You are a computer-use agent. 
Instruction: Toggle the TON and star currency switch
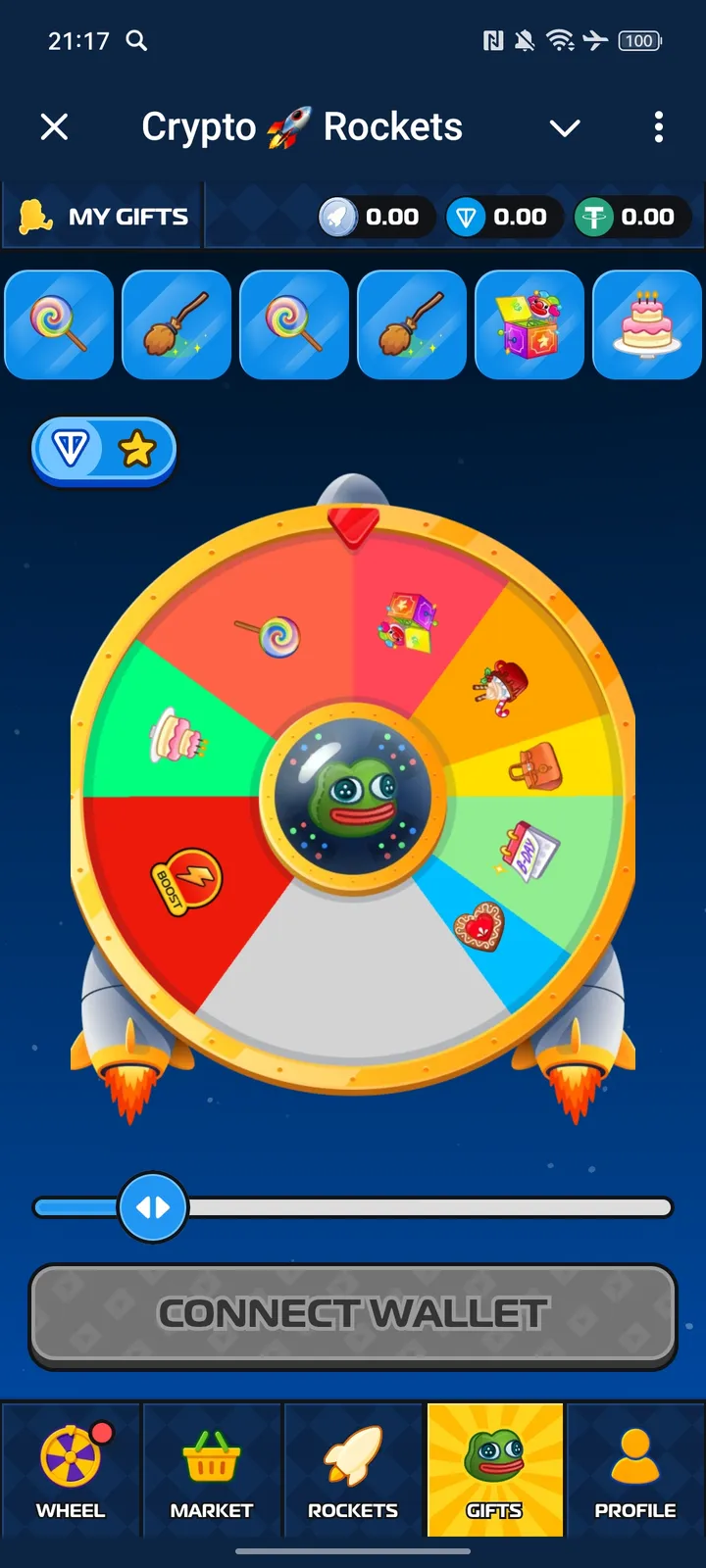pos(104,450)
